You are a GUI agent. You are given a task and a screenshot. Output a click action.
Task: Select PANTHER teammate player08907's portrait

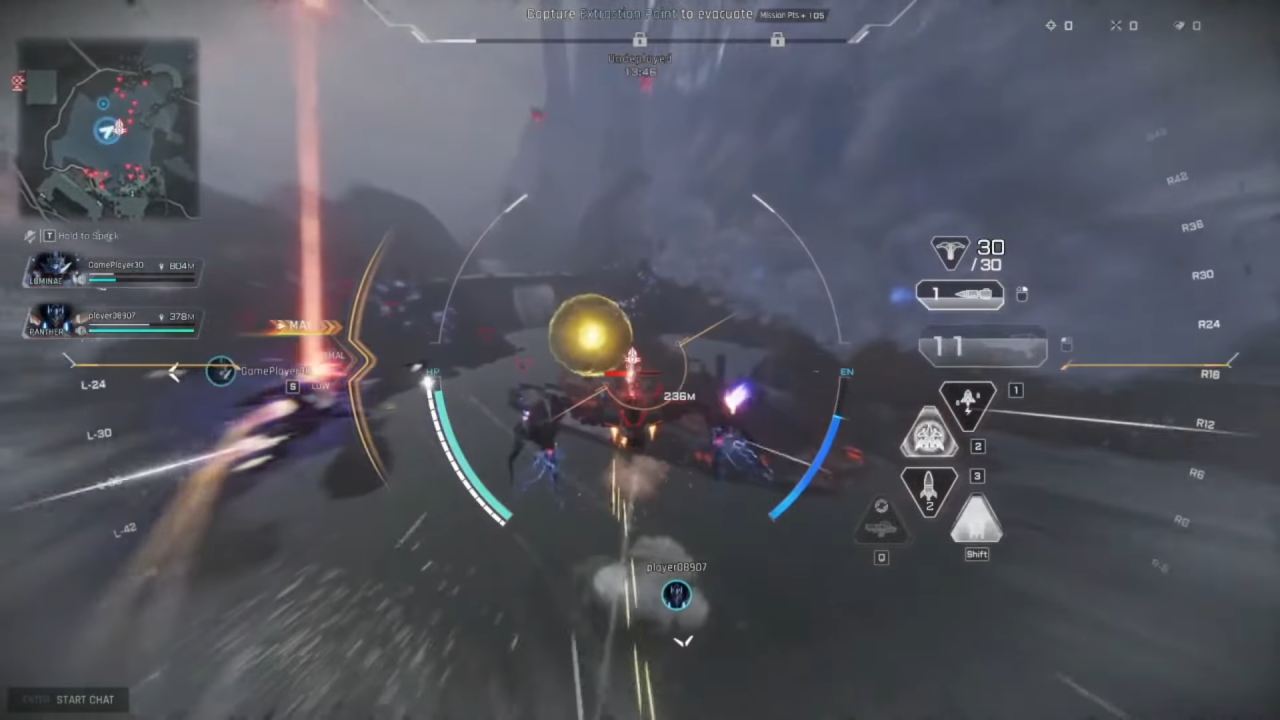point(54,320)
